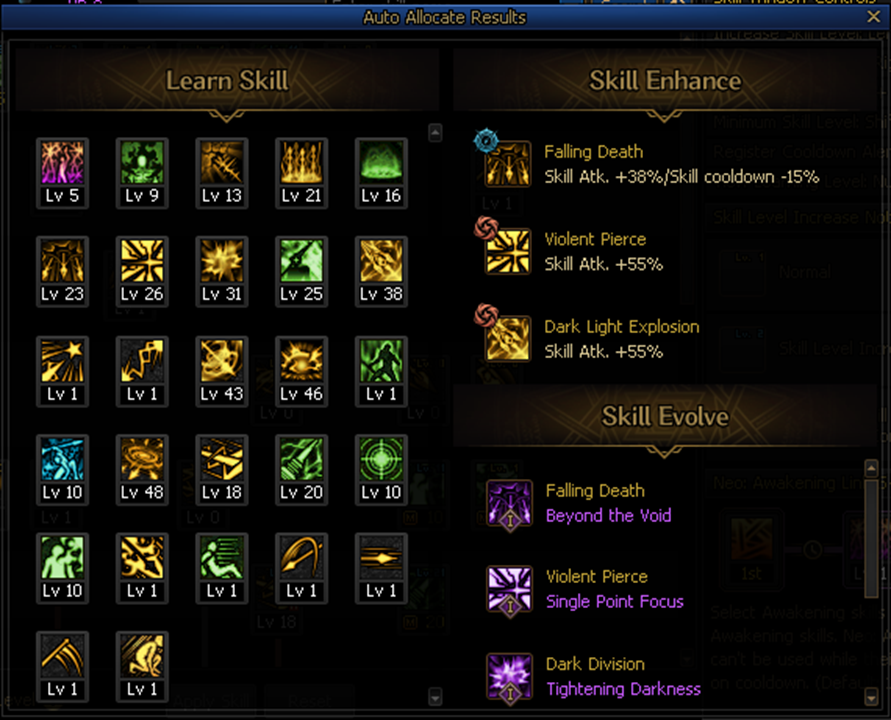891x720 pixels.
Task: Choose the Dark Light Explosion enhance icon
Action: (x=508, y=338)
